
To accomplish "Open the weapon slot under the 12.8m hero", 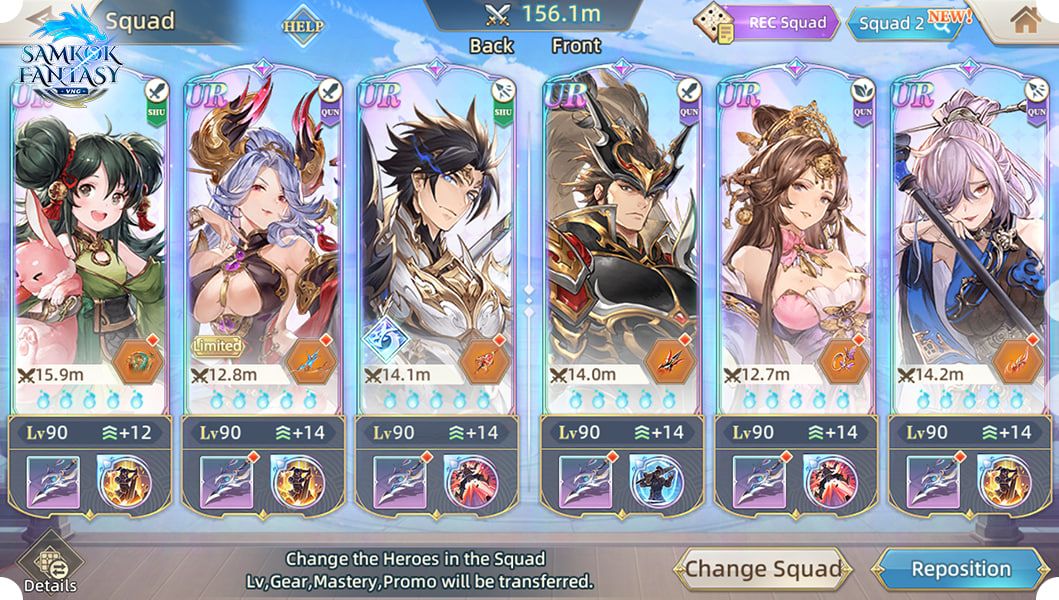I will (x=226, y=482).
